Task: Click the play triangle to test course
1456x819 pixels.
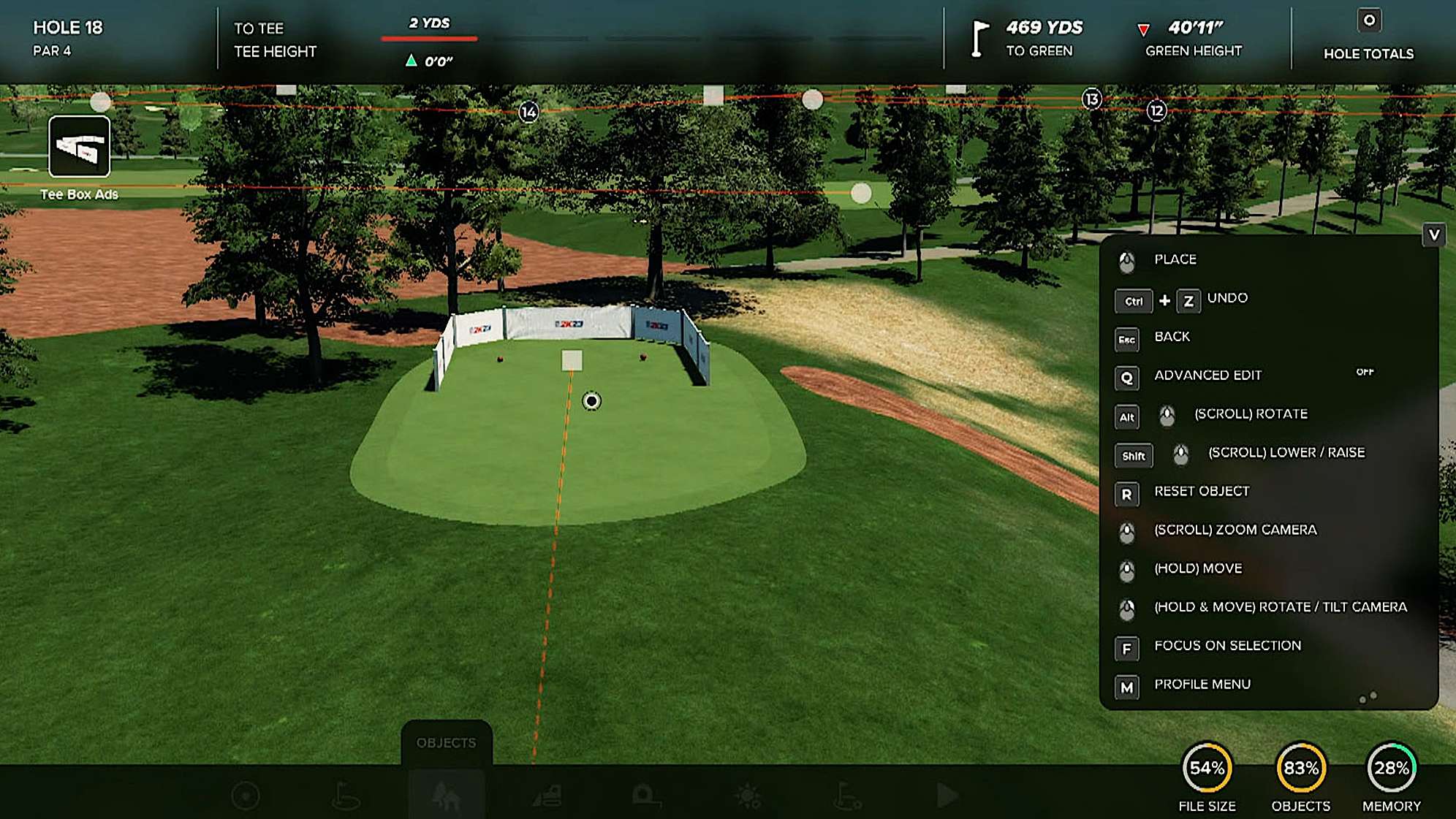Action: tap(947, 795)
